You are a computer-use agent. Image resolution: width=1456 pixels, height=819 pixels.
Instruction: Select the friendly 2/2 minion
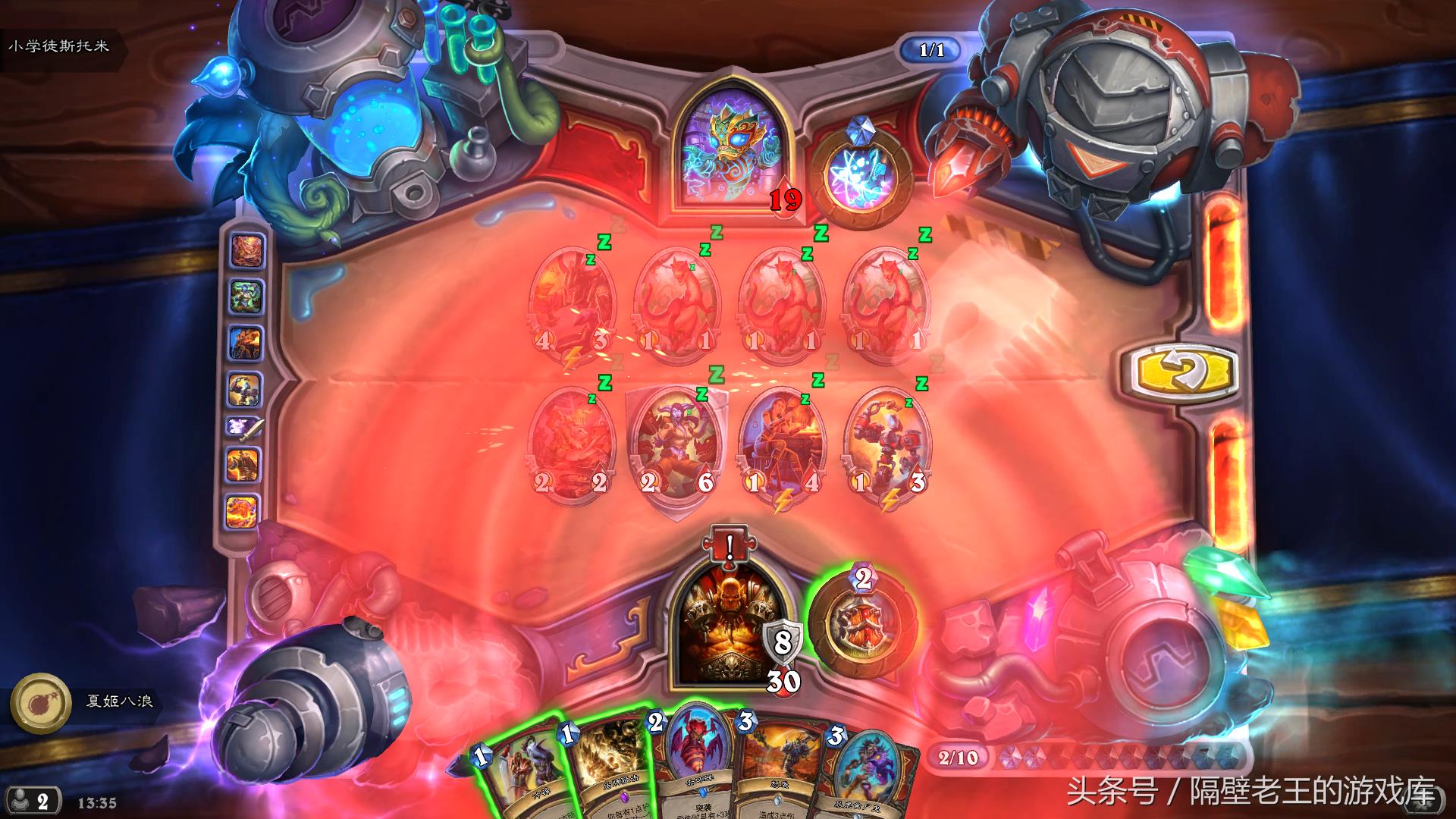[572, 444]
